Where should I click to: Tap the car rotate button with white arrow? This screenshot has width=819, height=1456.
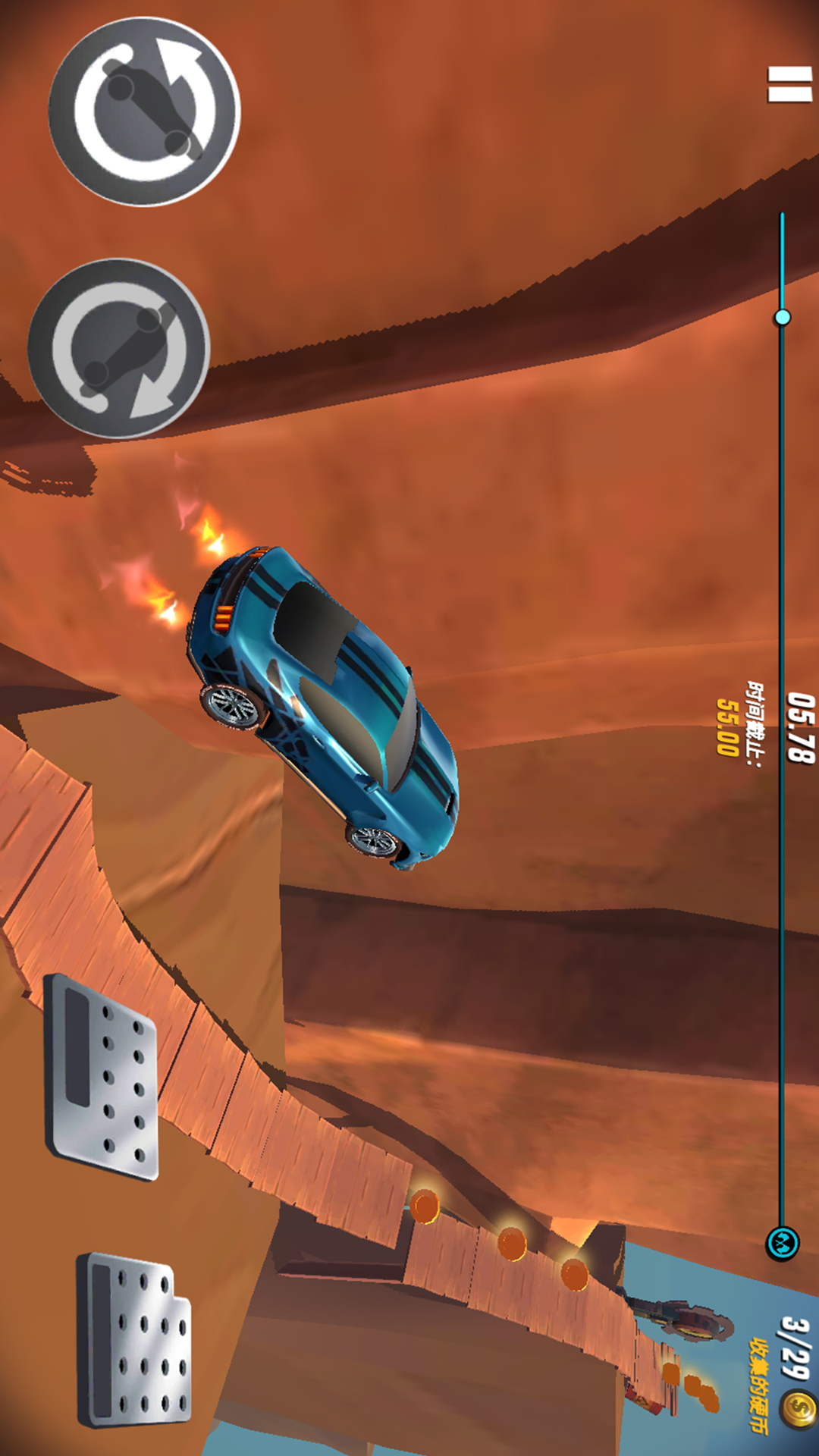144,111
